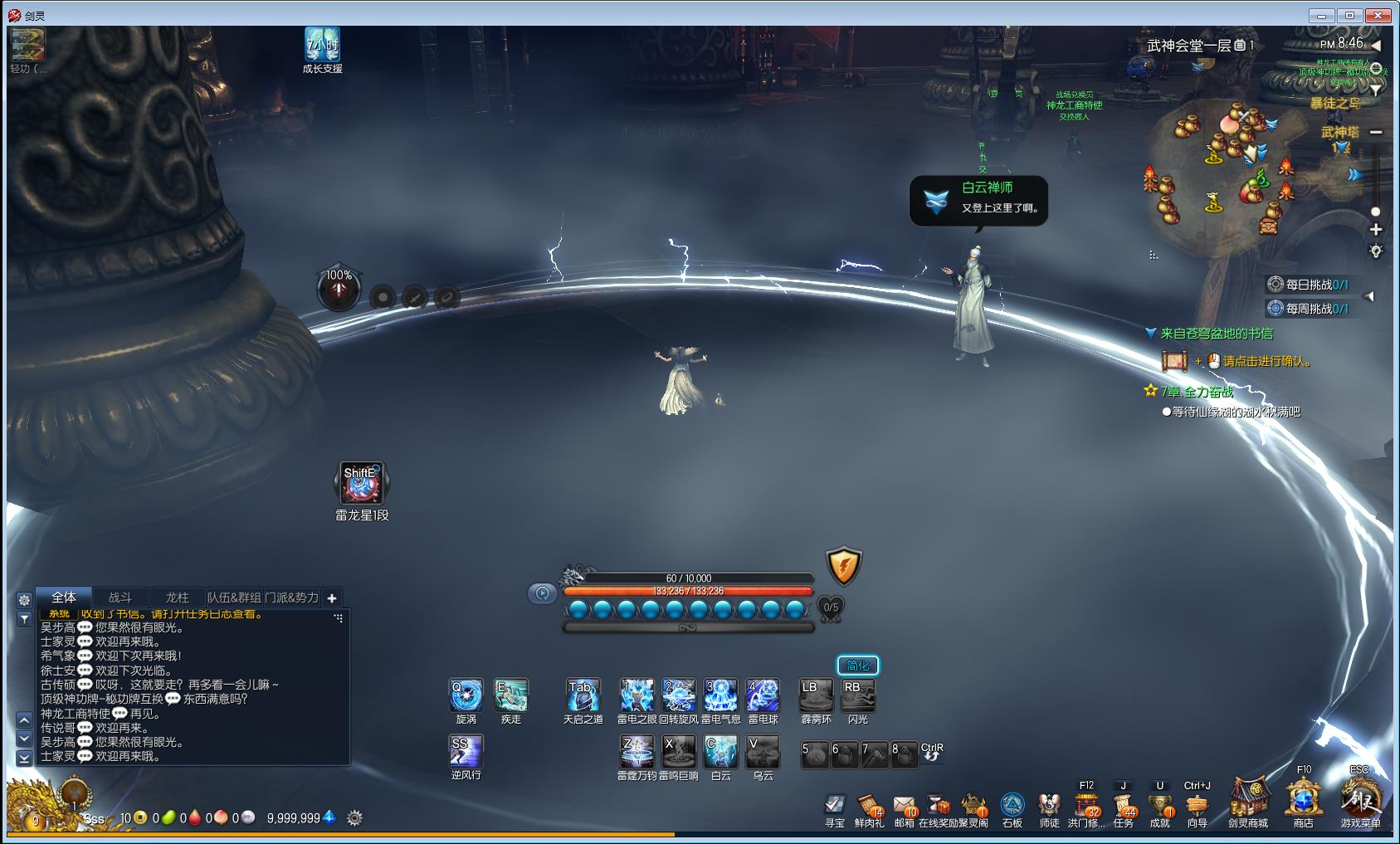Viewport: 1400px width, 844px height.
Task: Open the 剑灵商城 shop
Action: coord(1248,800)
